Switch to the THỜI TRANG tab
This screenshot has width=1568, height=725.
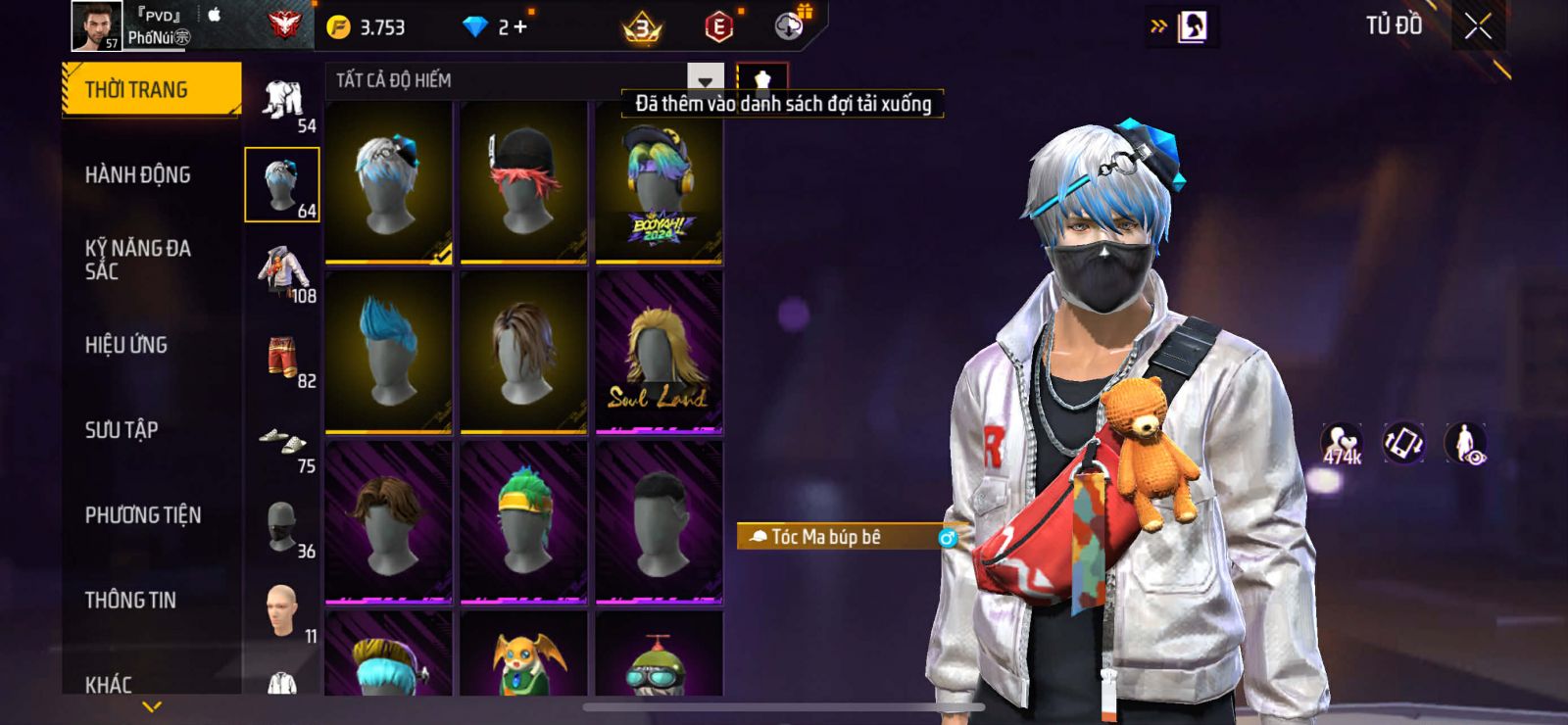(151, 89)
